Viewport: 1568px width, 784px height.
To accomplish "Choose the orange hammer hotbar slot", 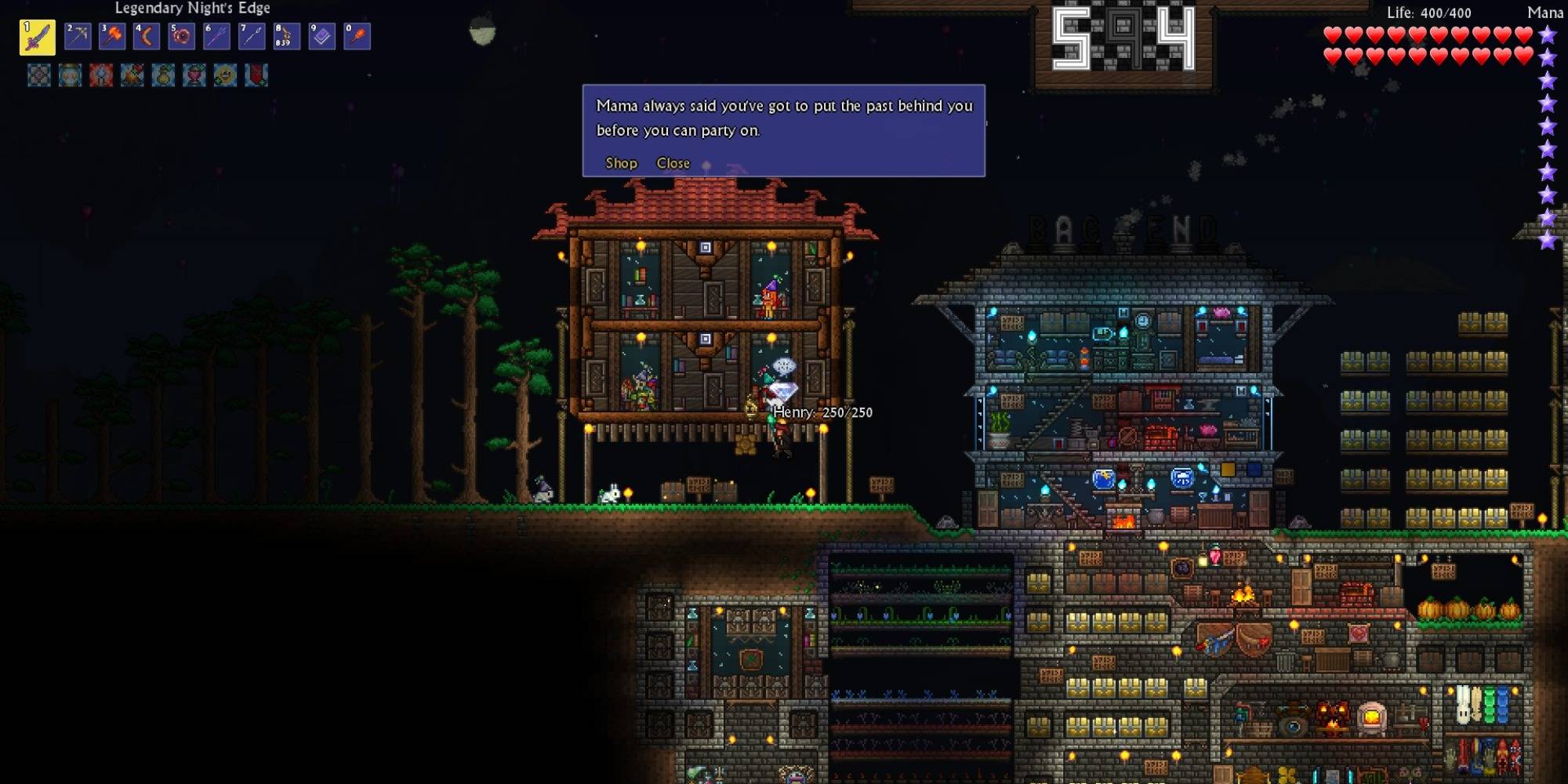I will click(x=112, y=36).
